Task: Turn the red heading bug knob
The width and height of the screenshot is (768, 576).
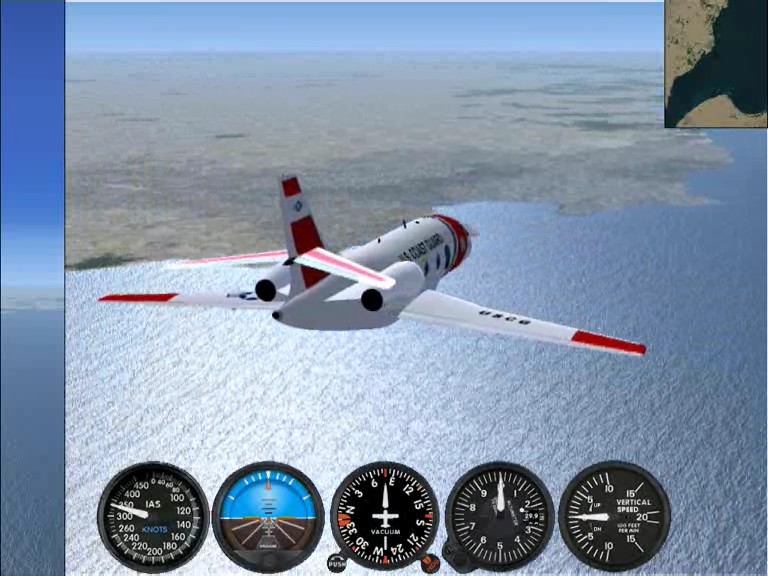Action: coord(430,563)
